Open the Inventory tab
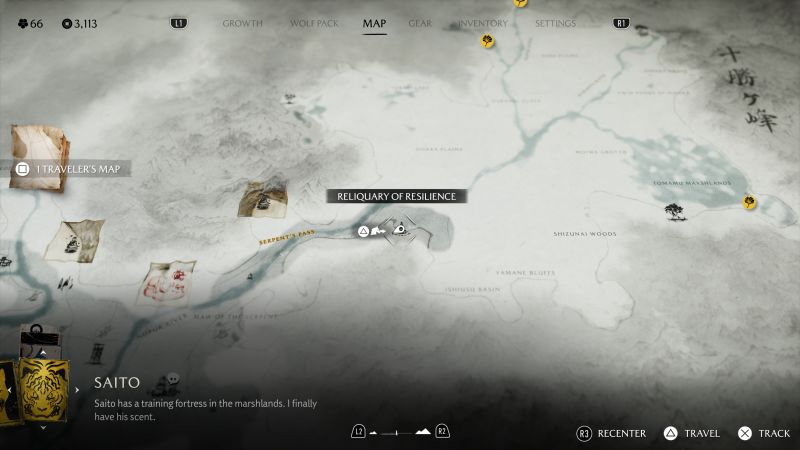This screenshot has height=450, width=800. tap(482, 23)
